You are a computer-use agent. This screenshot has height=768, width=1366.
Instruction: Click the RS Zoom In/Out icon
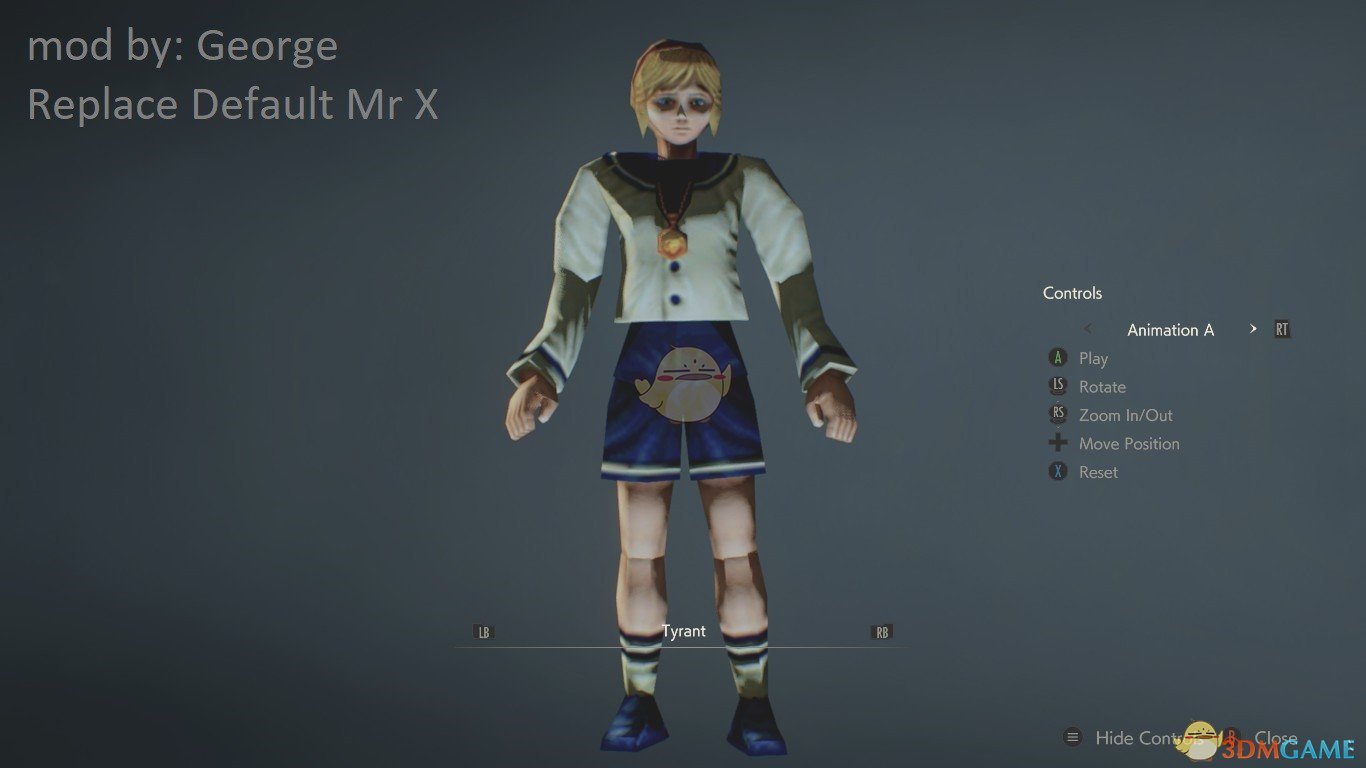point(1057,414)
